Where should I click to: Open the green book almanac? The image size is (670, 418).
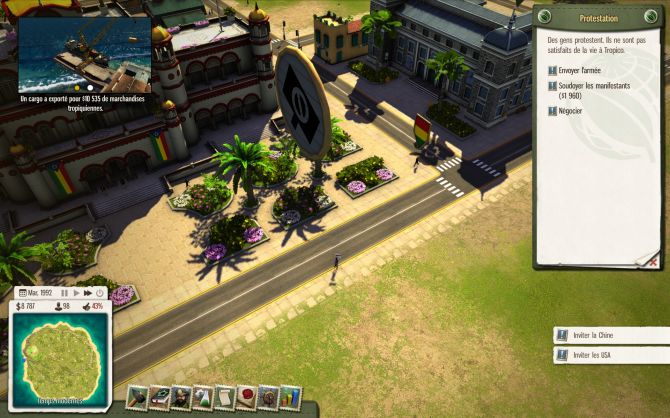point(159,397)
